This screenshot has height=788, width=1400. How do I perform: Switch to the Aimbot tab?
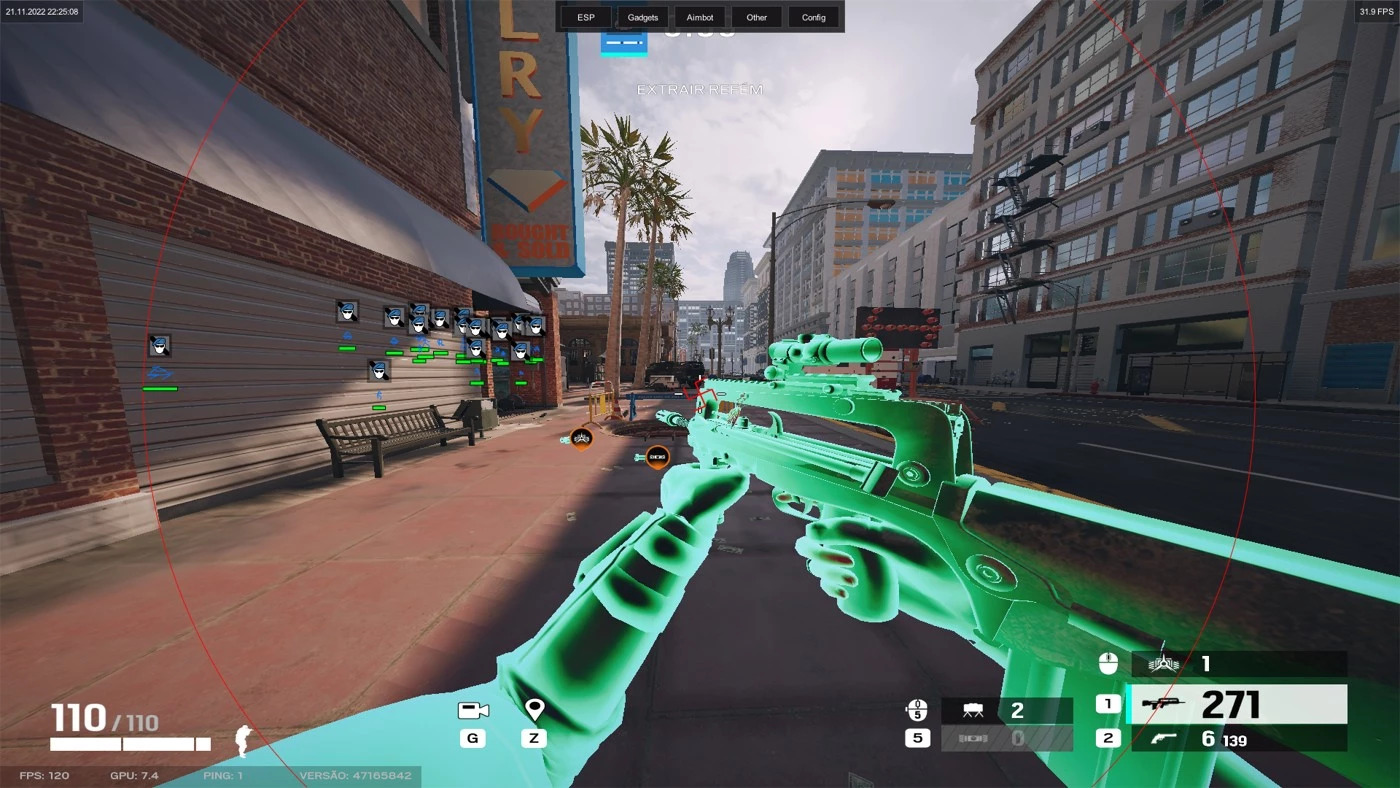699,17
